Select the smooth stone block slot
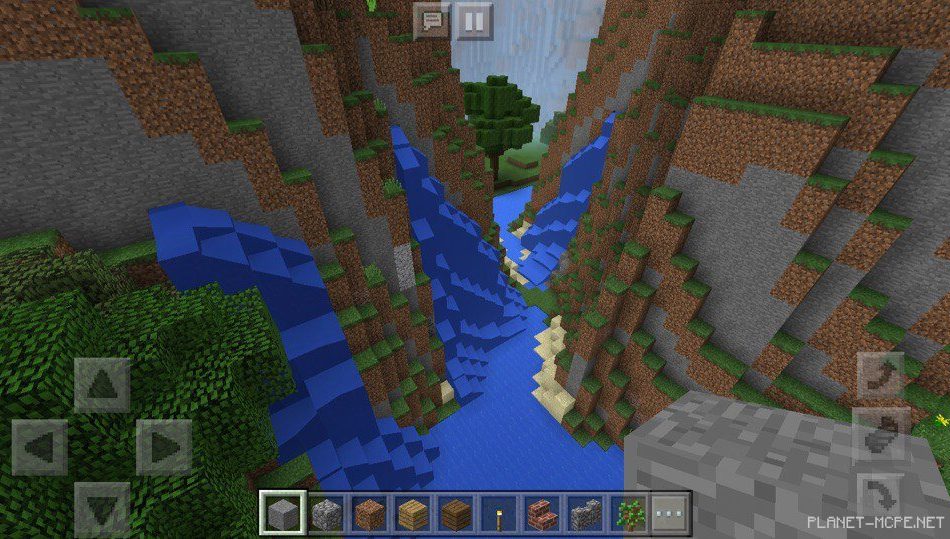Image resolution: width=950 pixels, height=539 pixels. [282, 513]
